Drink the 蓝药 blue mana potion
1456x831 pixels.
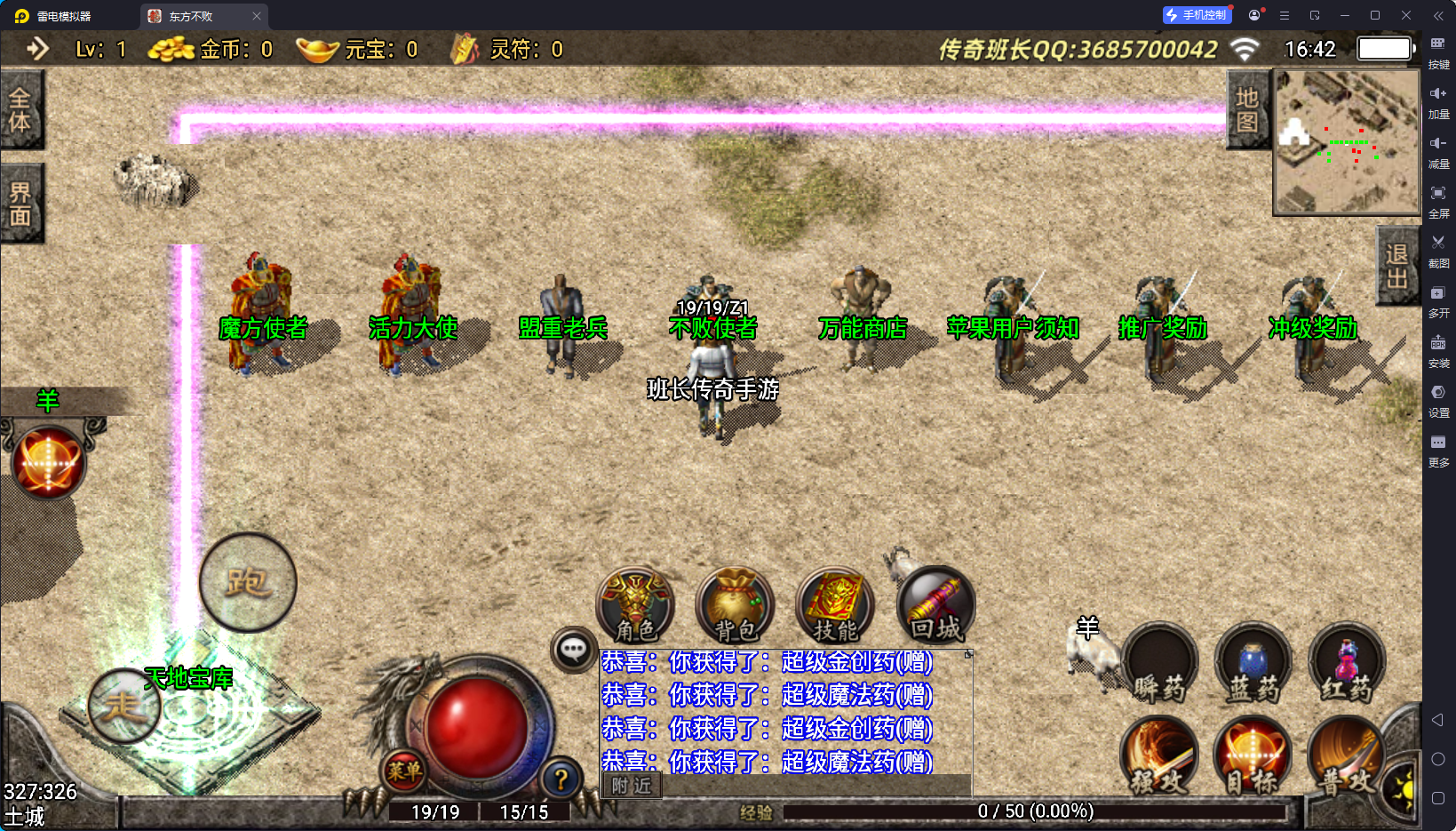coord(1253,664)
